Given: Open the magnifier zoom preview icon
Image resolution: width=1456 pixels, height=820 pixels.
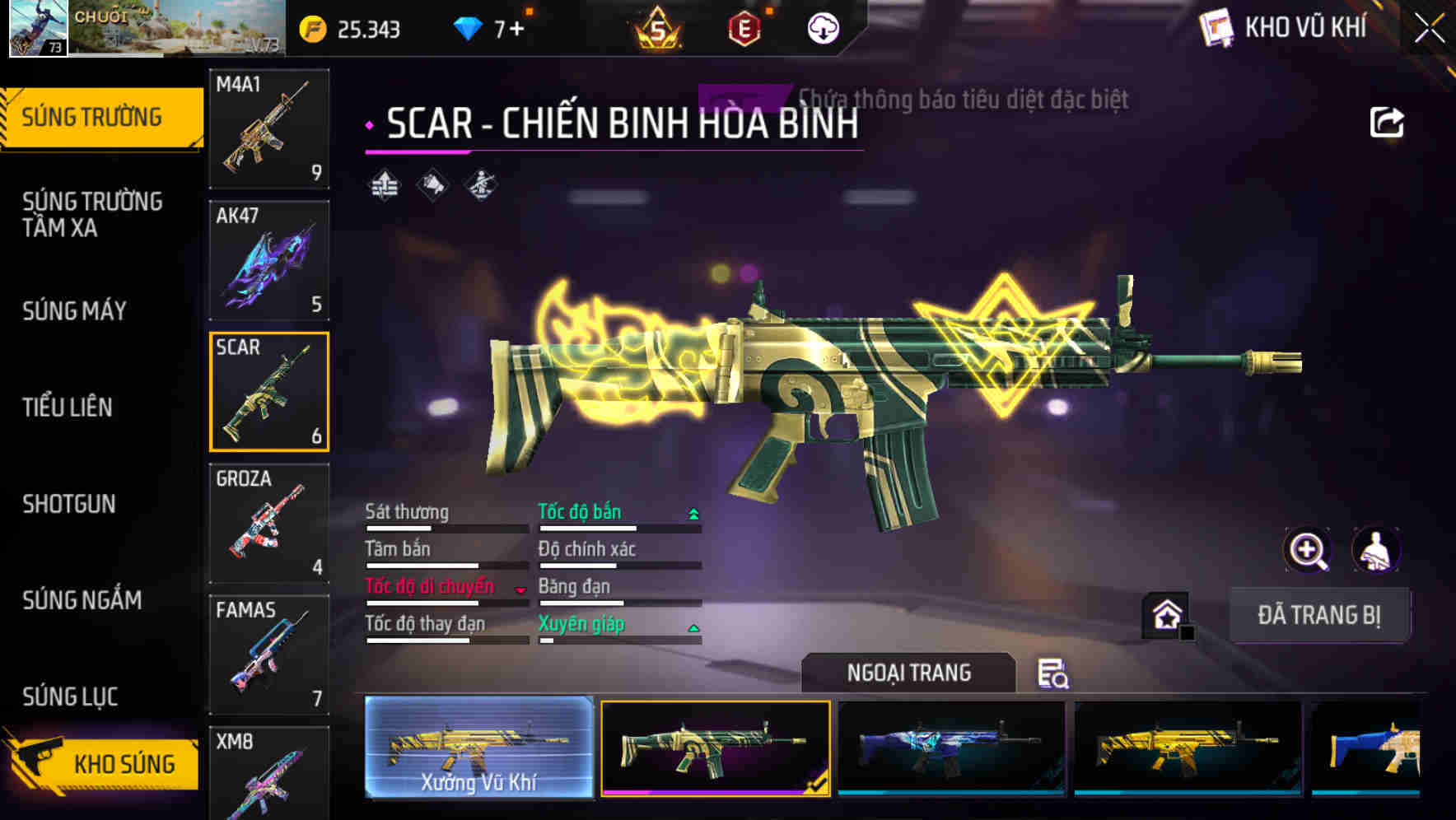Looking at the screenshot, I should [x=1308, y=550].
